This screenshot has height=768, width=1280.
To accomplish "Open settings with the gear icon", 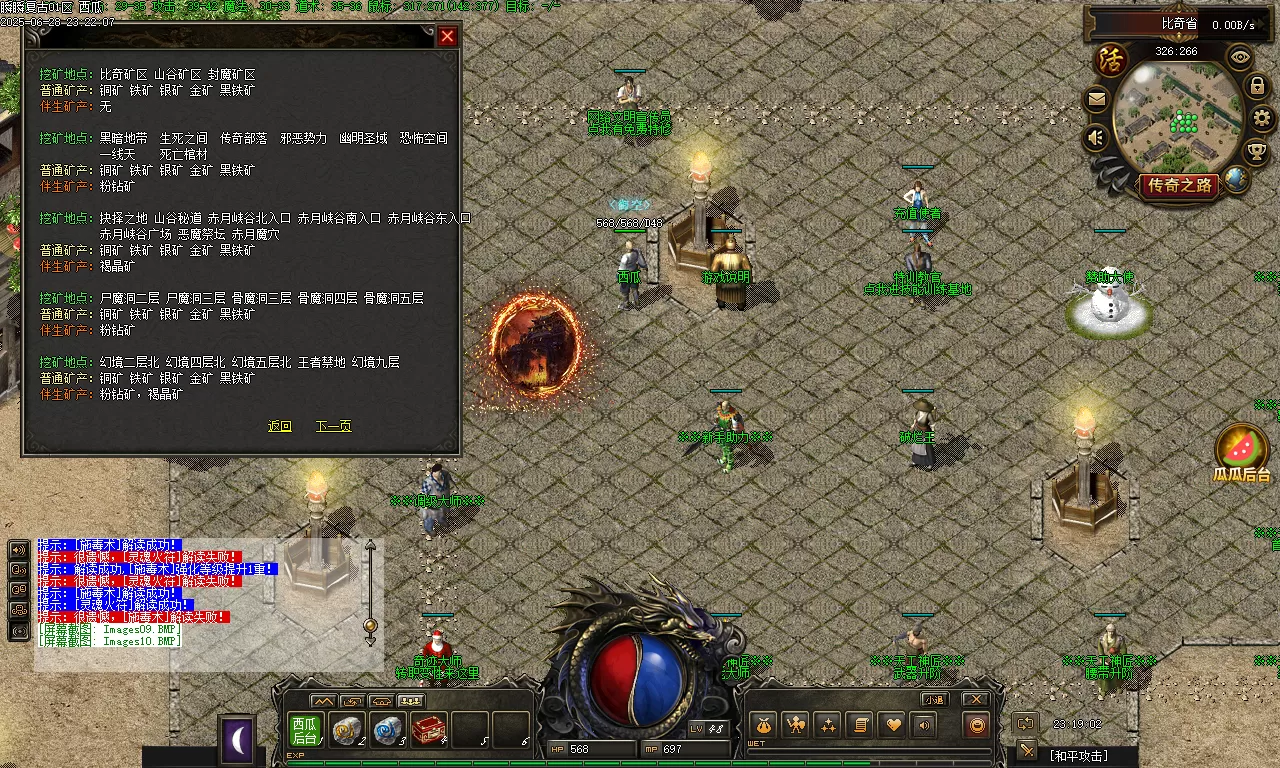I will (x=1262, y=119).
